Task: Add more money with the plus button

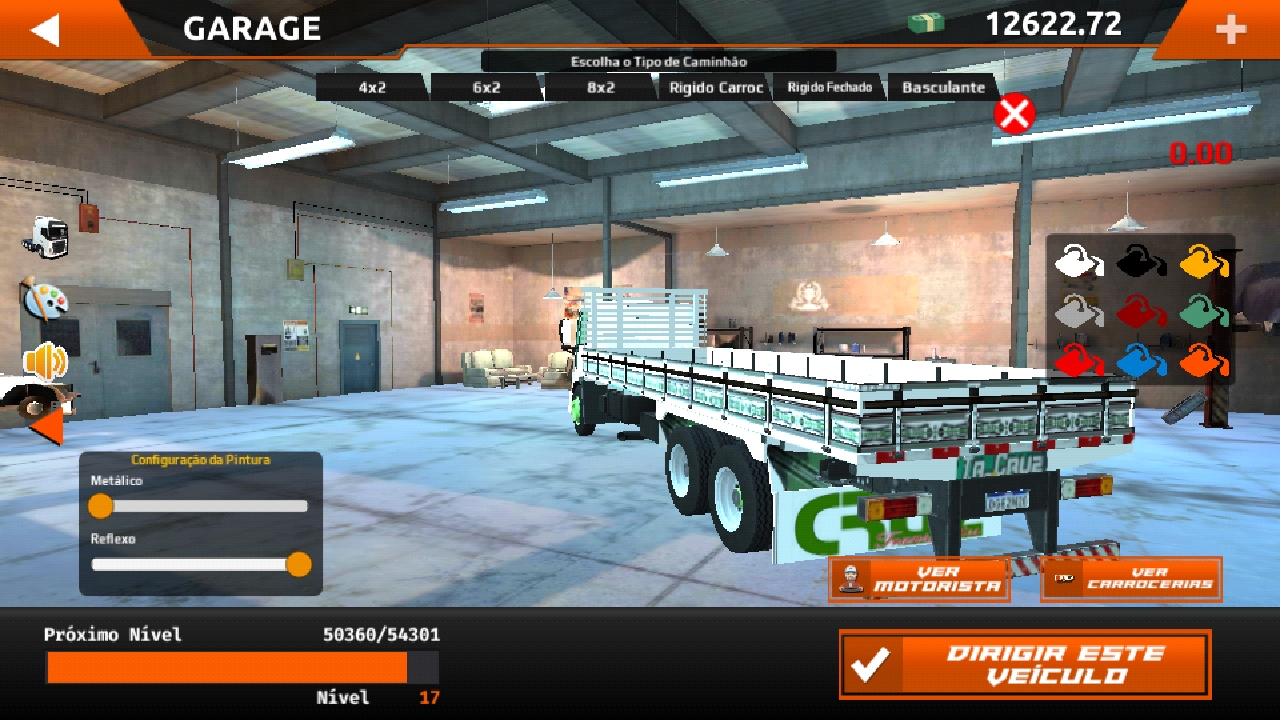Action: click(x=1230, y=30)
